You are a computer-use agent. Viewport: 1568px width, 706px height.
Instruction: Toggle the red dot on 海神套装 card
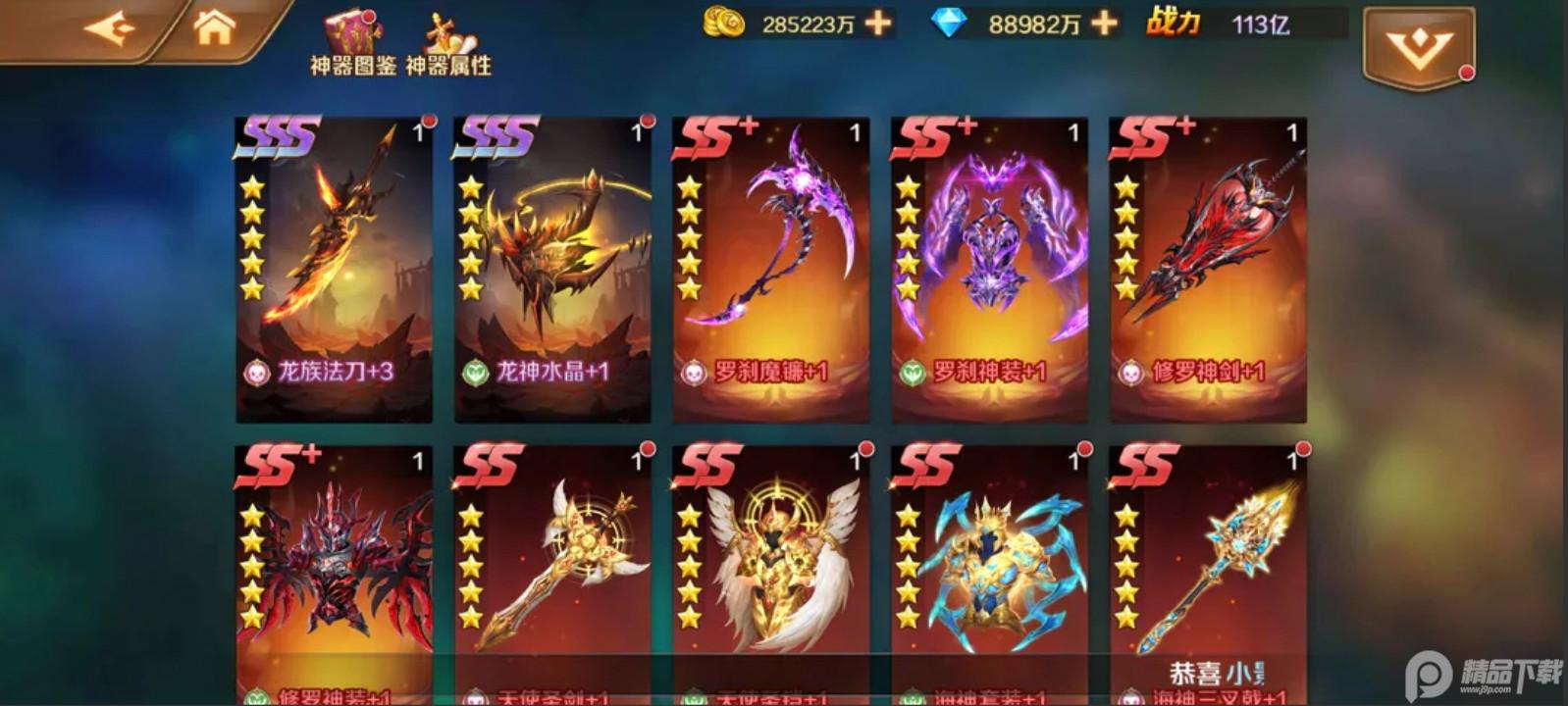click(x=1084, y=449)
